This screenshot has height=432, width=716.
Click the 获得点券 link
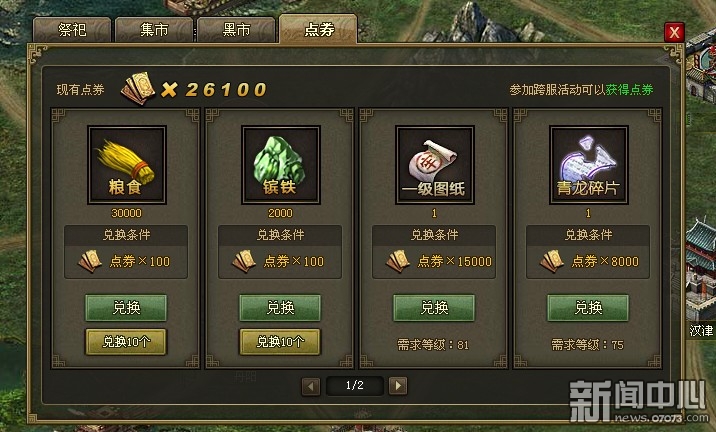click(x=629, y=90)
